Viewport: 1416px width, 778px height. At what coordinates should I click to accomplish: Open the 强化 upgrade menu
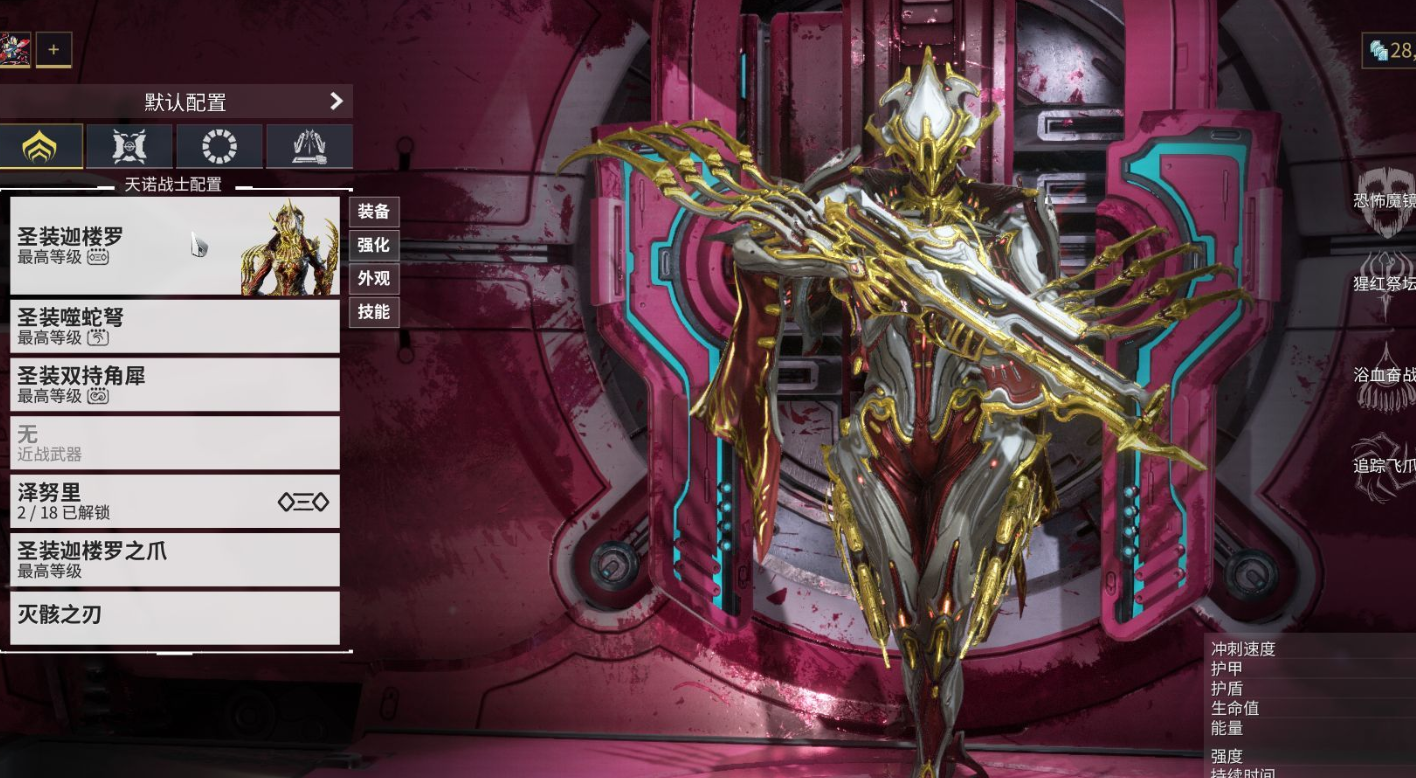coord(374,245)
